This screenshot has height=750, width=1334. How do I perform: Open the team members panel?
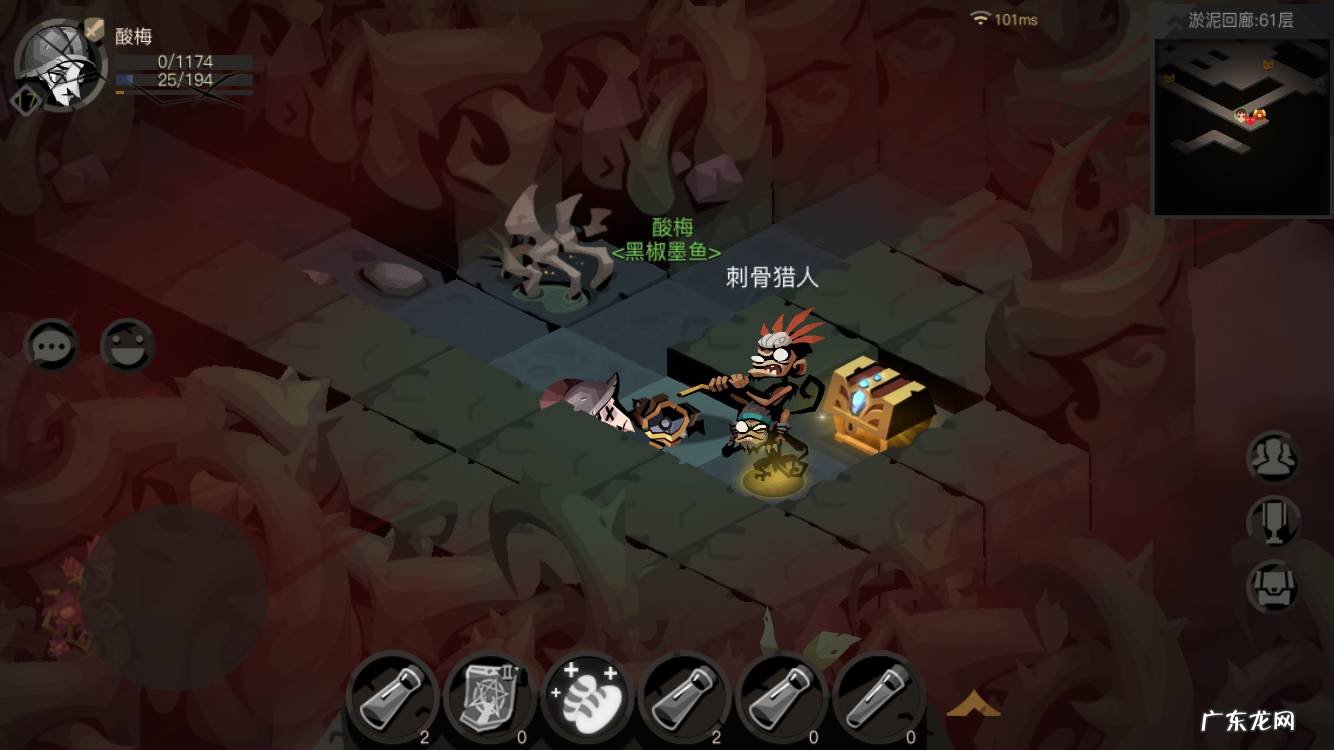coord(1272,458)
